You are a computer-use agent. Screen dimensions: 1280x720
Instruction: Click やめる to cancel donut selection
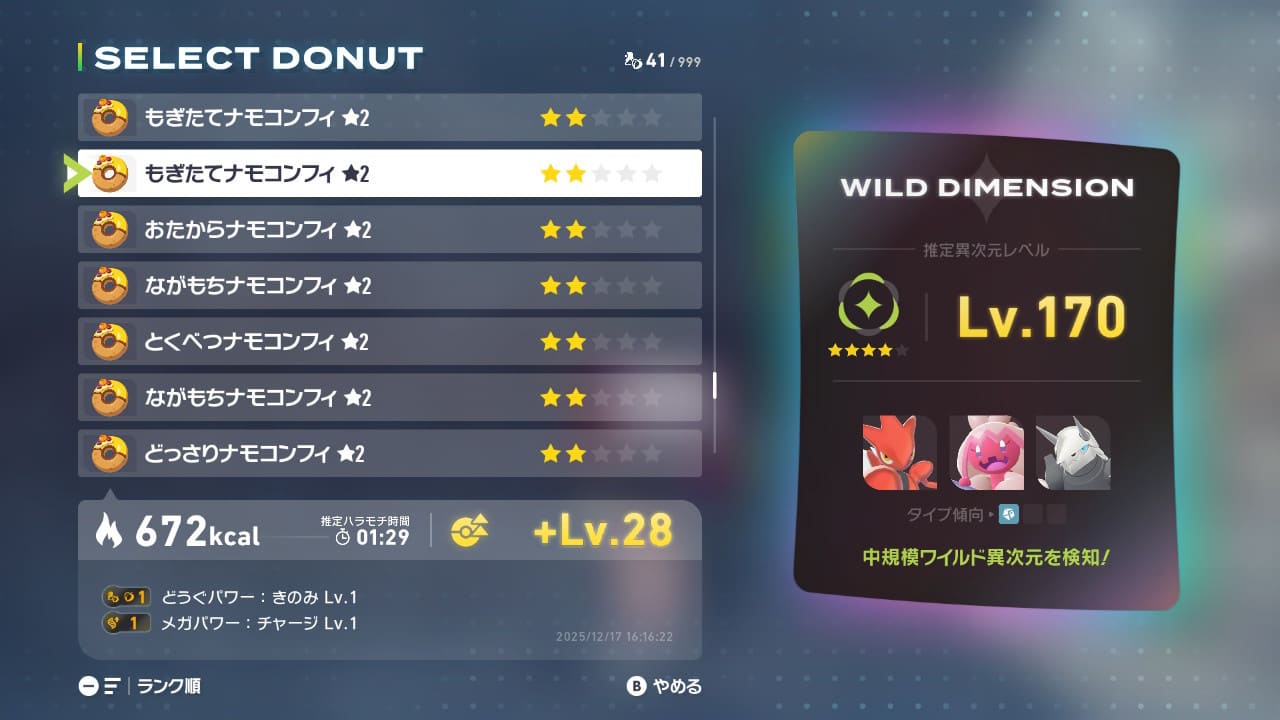[664, 686]
